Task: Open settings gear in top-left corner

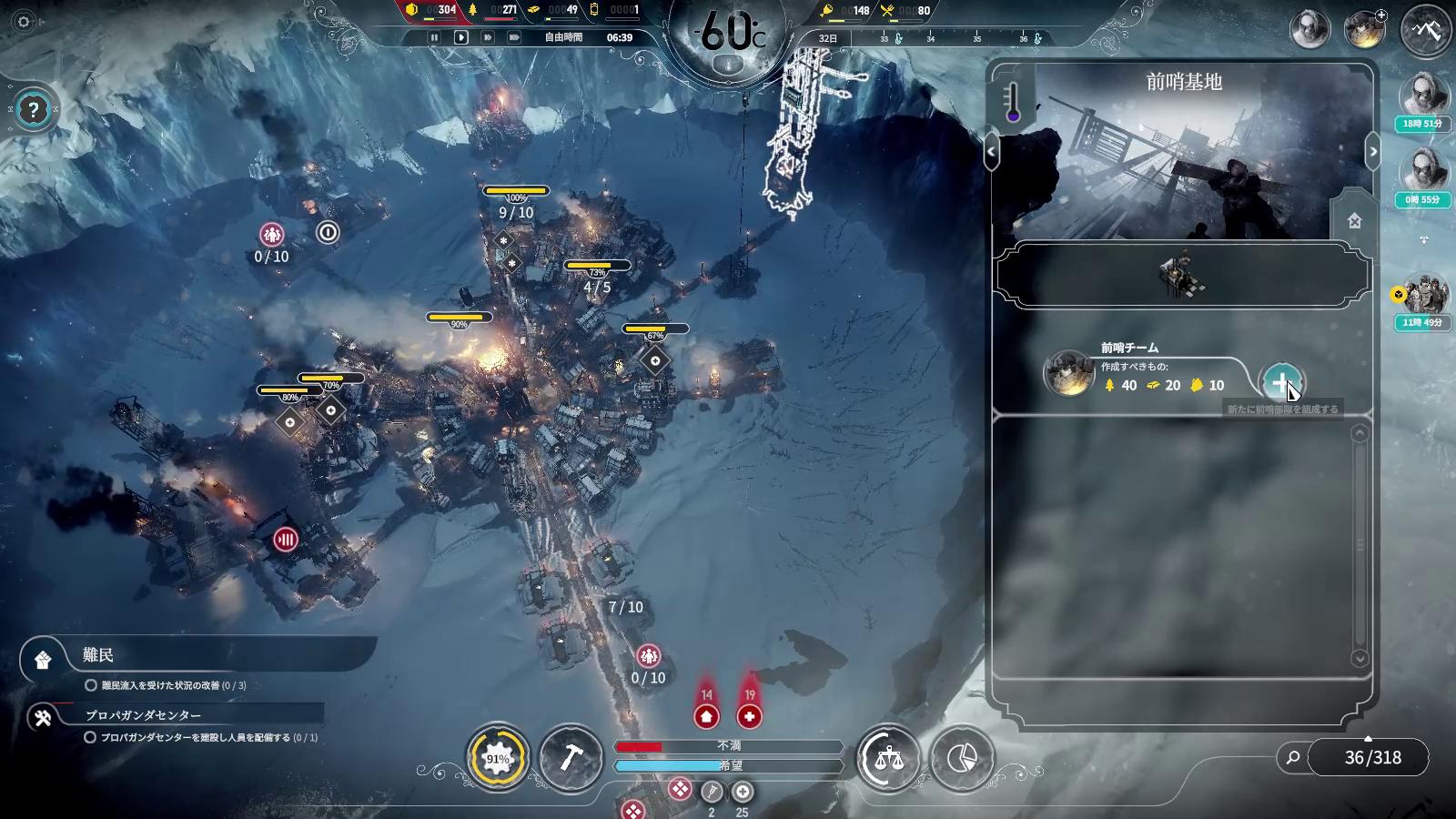Action: pos(24,22)
